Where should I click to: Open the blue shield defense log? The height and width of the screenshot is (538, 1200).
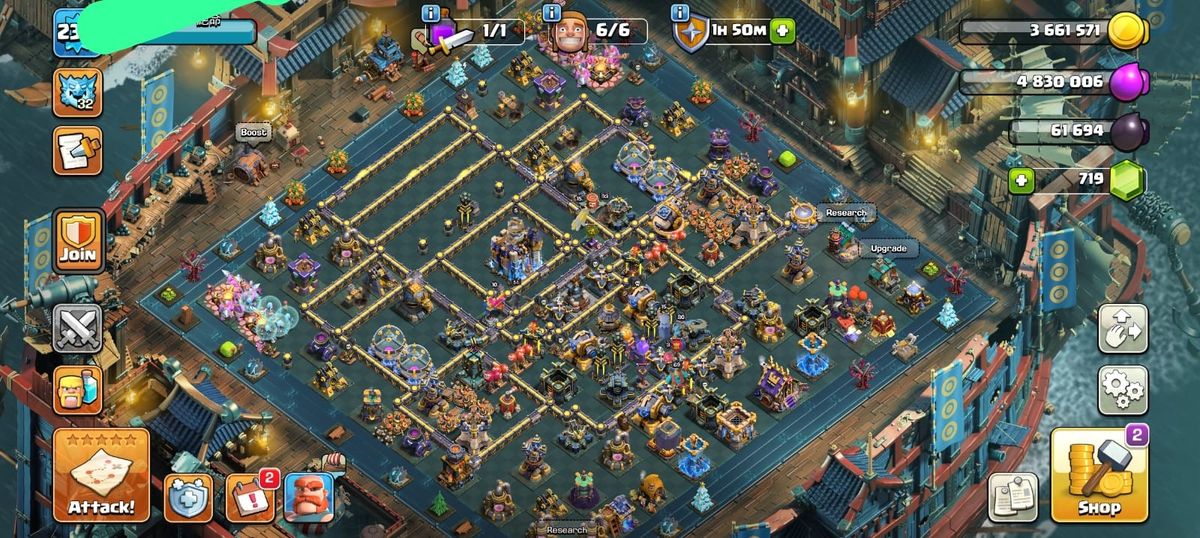click(x=188, y=498)
